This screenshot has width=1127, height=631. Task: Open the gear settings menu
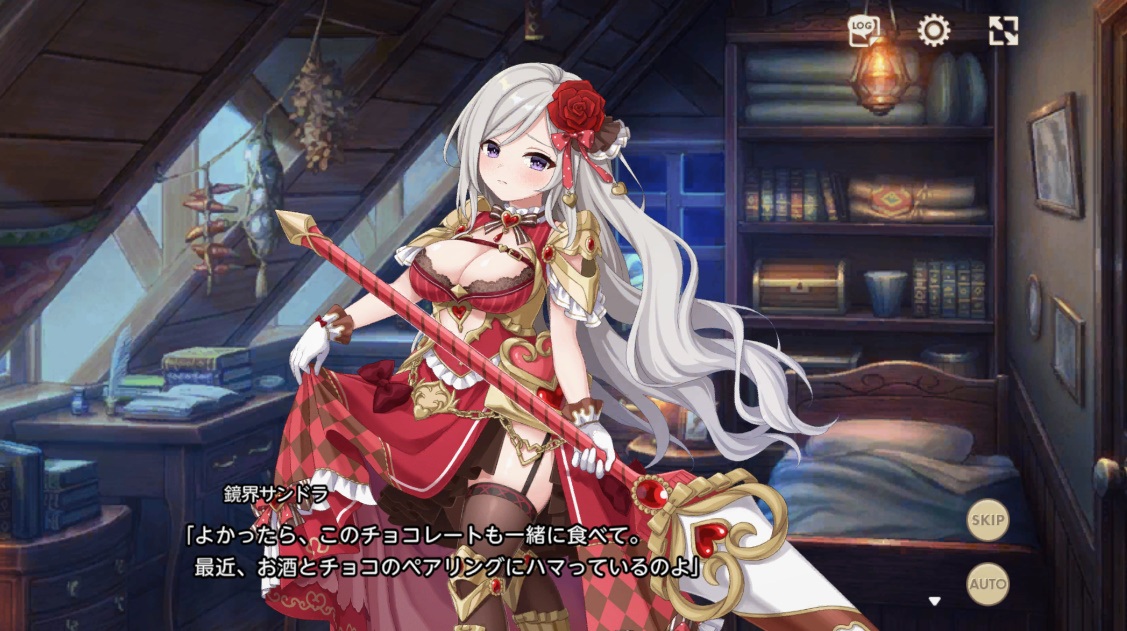click(x=933, y=31)
